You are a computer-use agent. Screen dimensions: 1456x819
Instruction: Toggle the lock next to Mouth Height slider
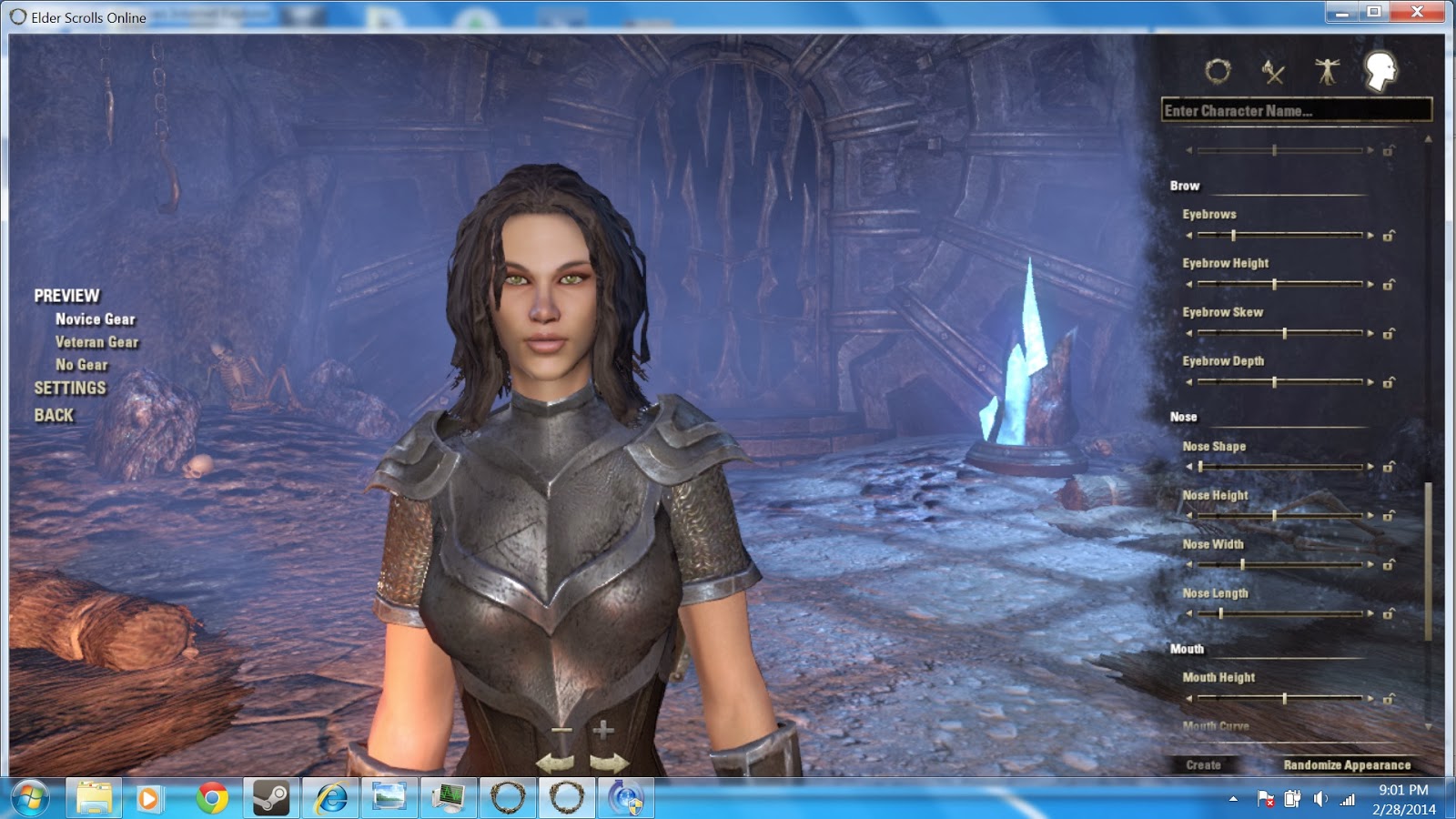(1389, 698)
